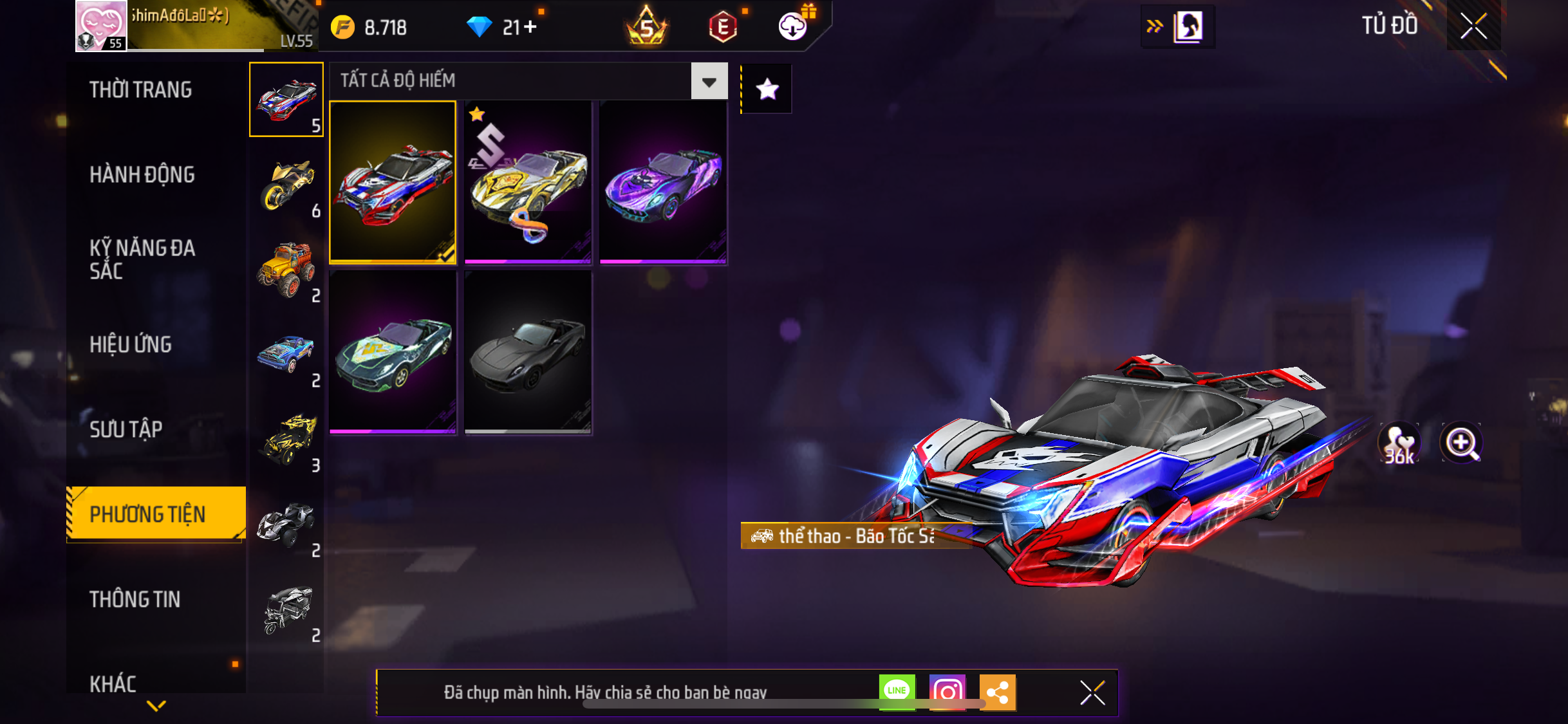Select the KỸ NĂNG ĐA SẮC tab
Screen dimensions: 1568x724
click(x=142, y=259)
